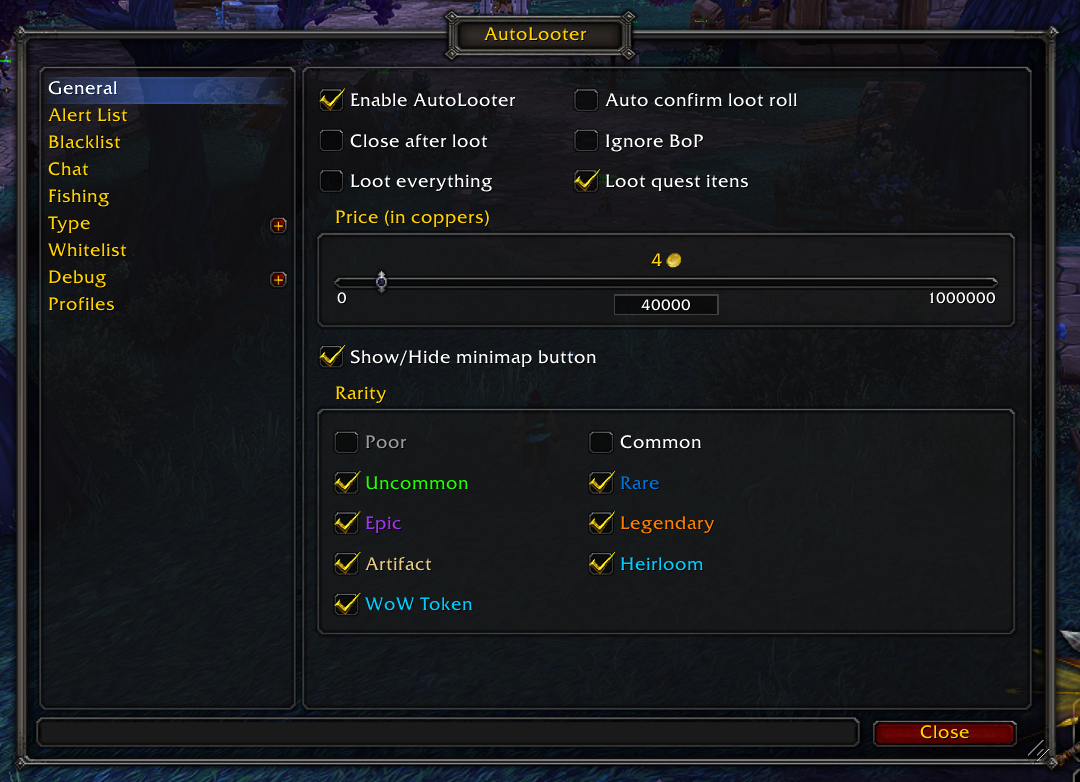Open the Whitelist section
This screenshot has height=782, width=1080.
coord(87,250)
